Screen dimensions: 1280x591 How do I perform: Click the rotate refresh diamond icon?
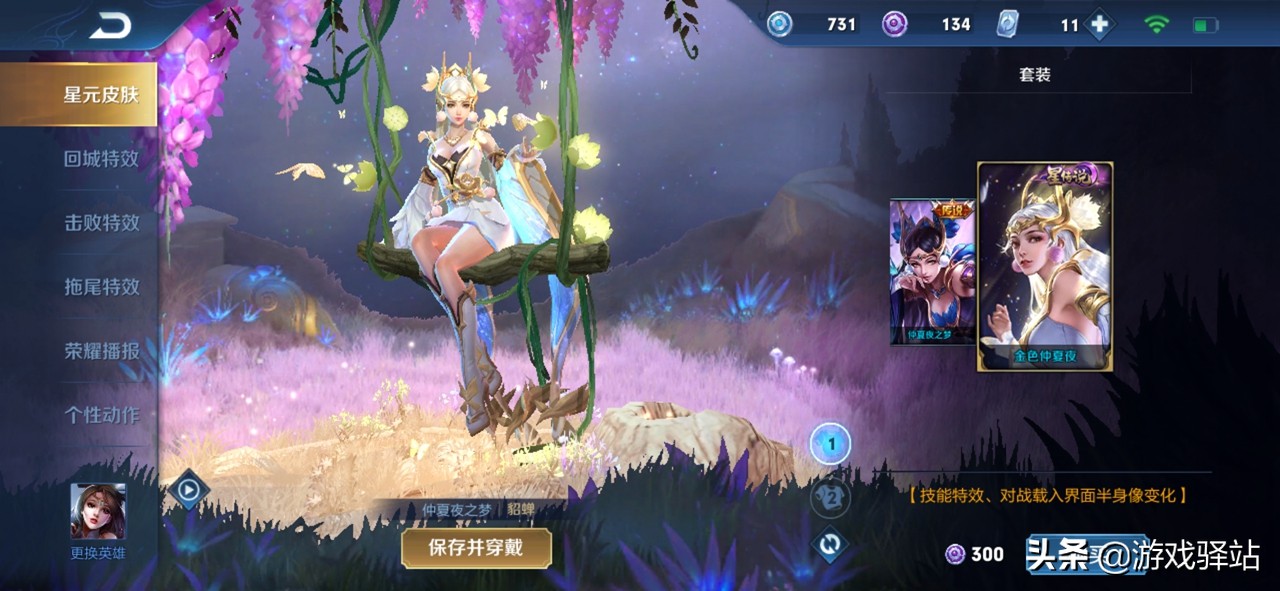830,546
